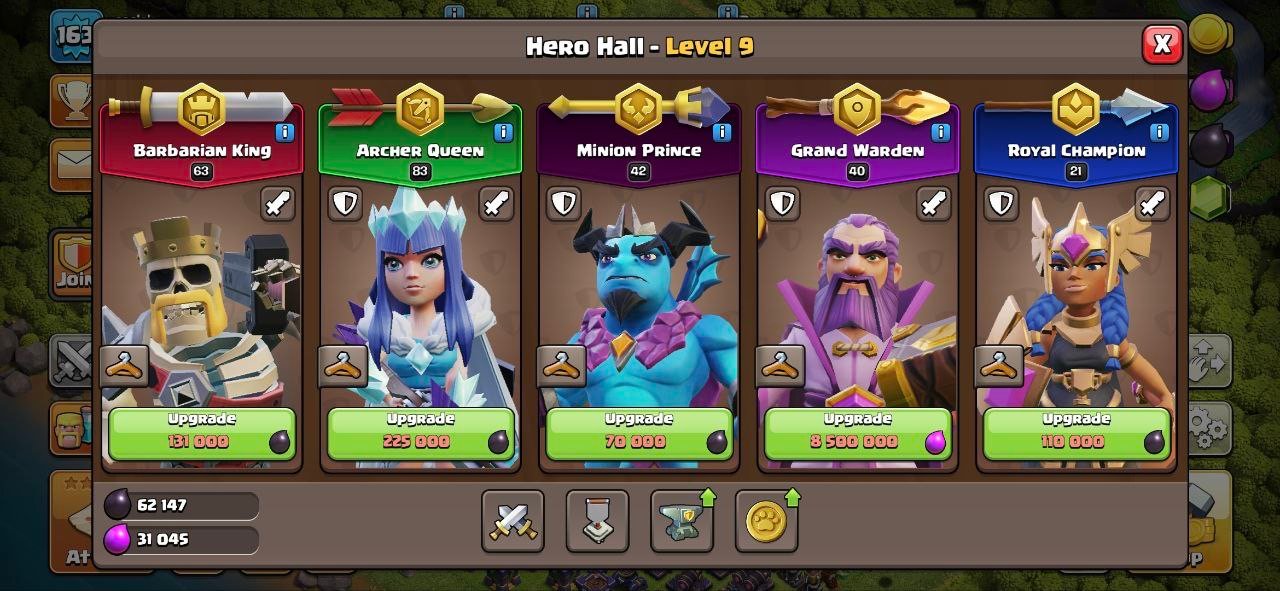Image resolution: width=1280 pixels, height=591 pixels.
Task: Show Royal Champion info
Action: click(x=1159, y=132)
